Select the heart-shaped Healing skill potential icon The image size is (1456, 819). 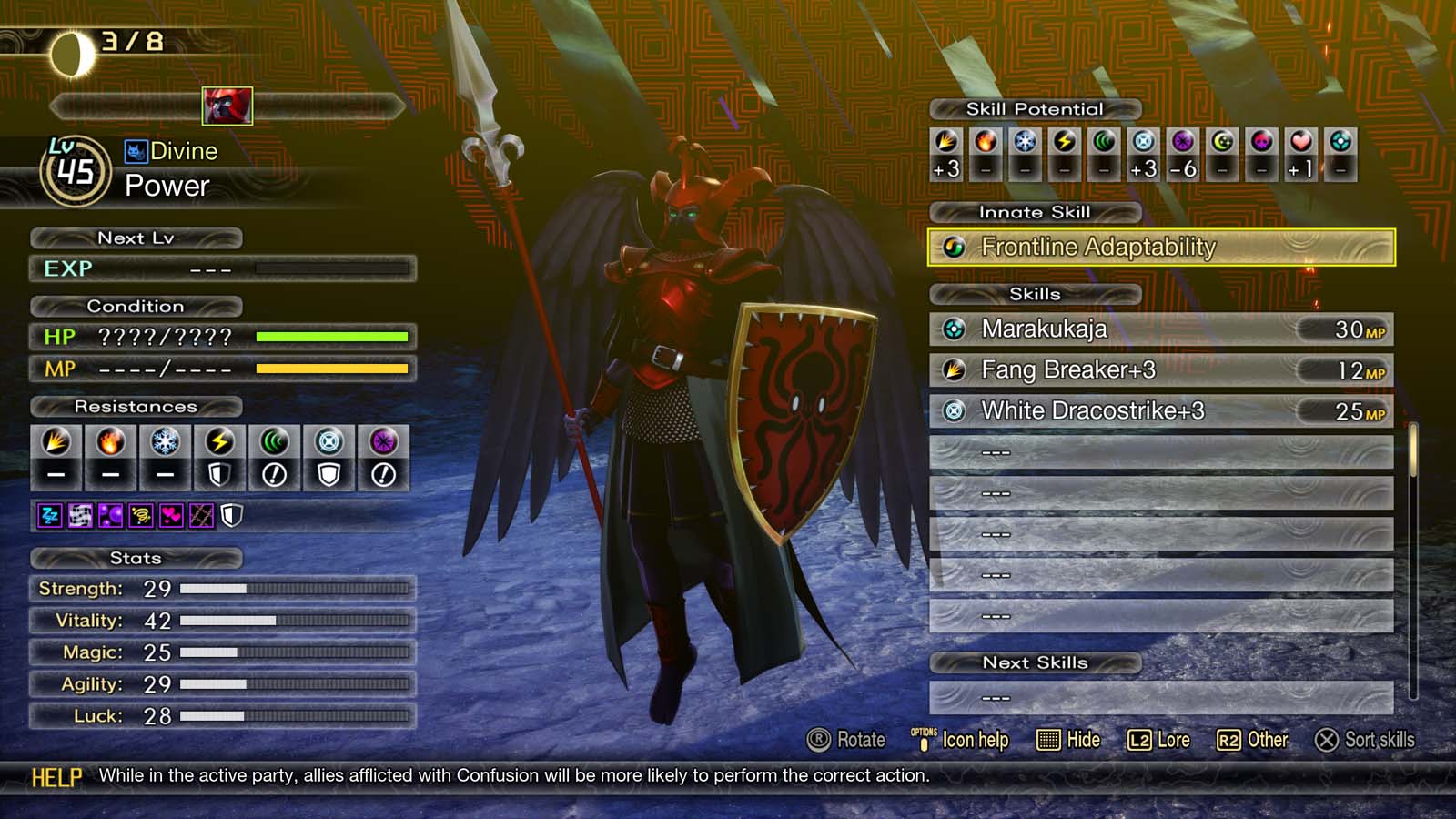tap(1299, 141)
